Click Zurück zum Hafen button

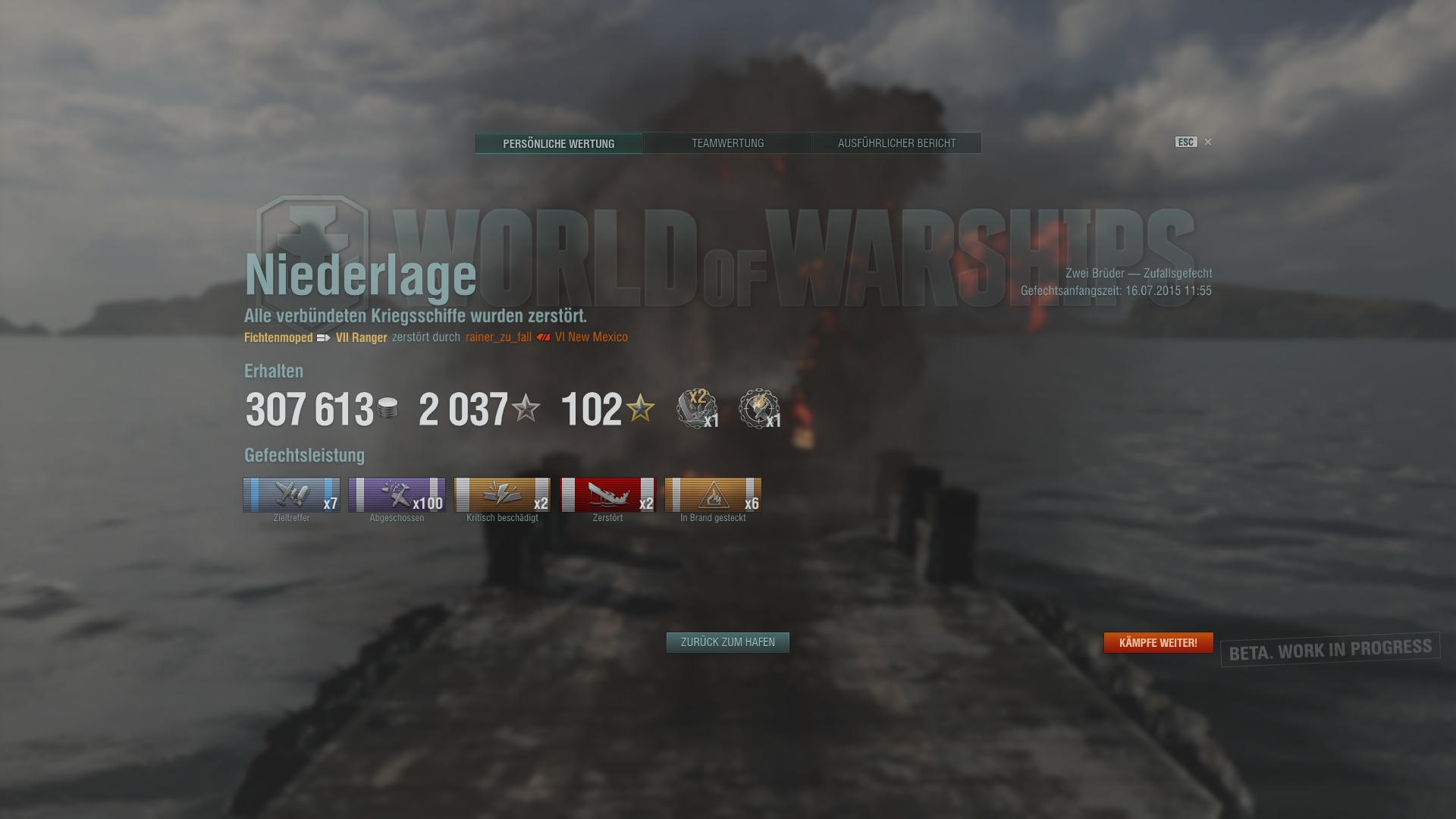[x=727, y=642]
